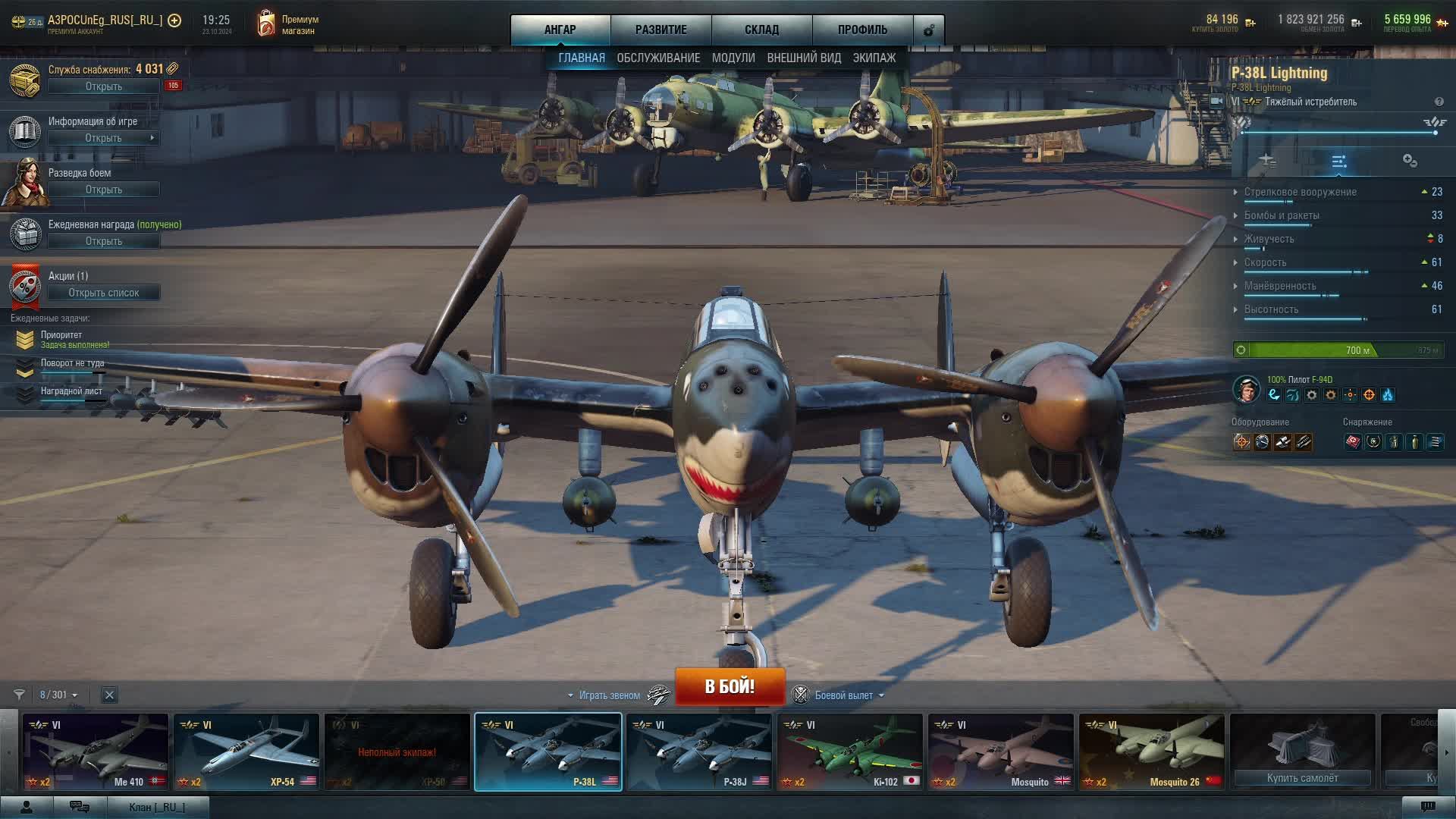Select the Ki-102 aircraft in carousel

[x=849, y=752]
